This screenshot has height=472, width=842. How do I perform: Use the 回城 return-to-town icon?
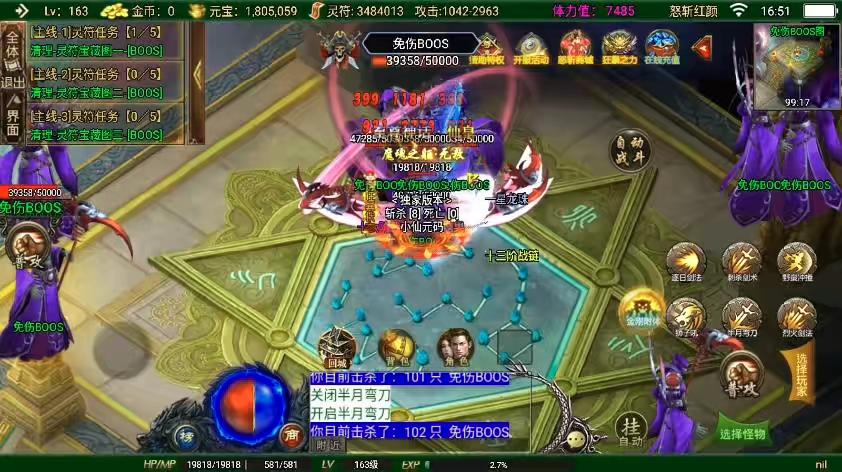click(x=337, y=347)
